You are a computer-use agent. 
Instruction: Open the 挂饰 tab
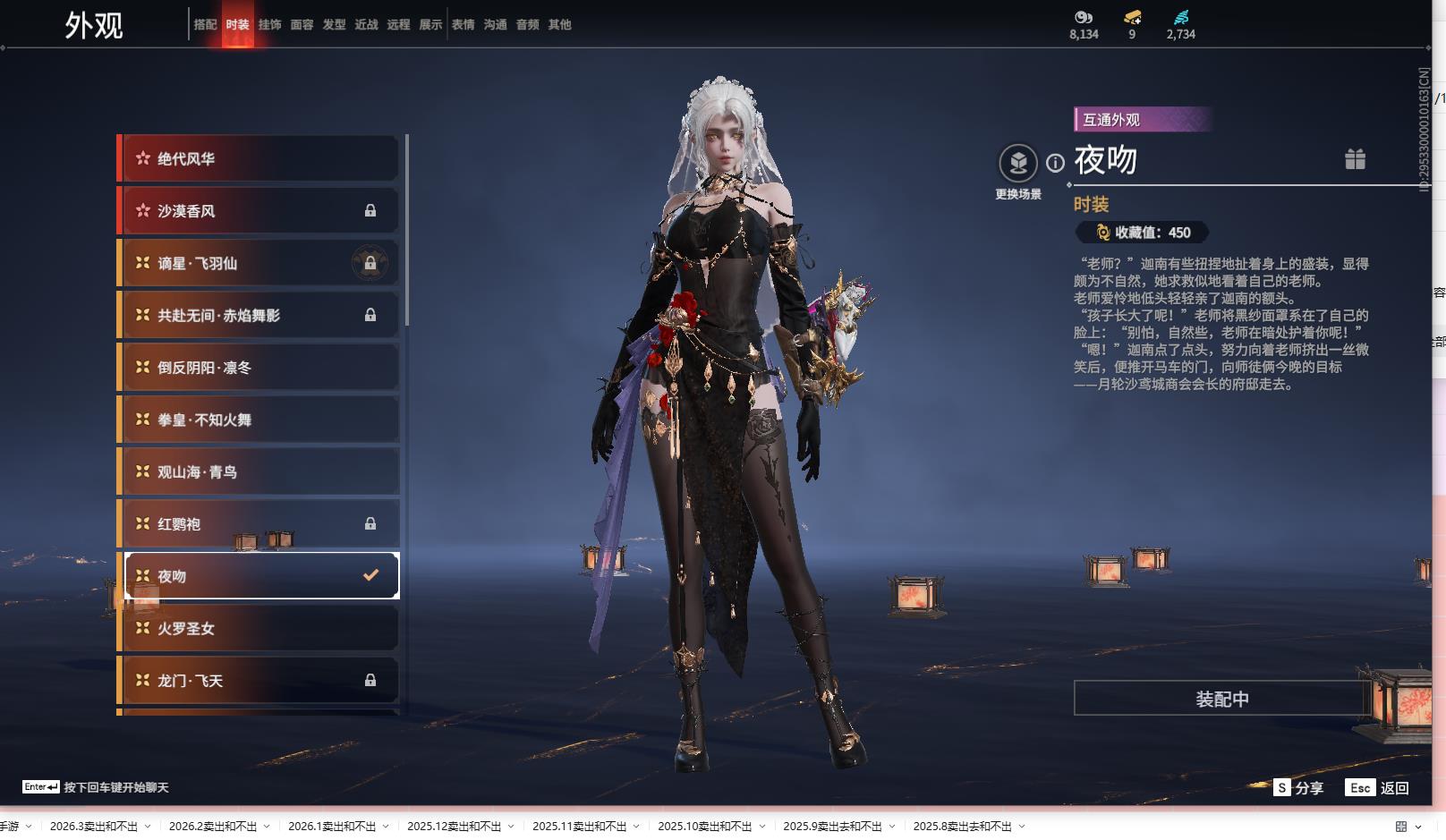point(269,25)
